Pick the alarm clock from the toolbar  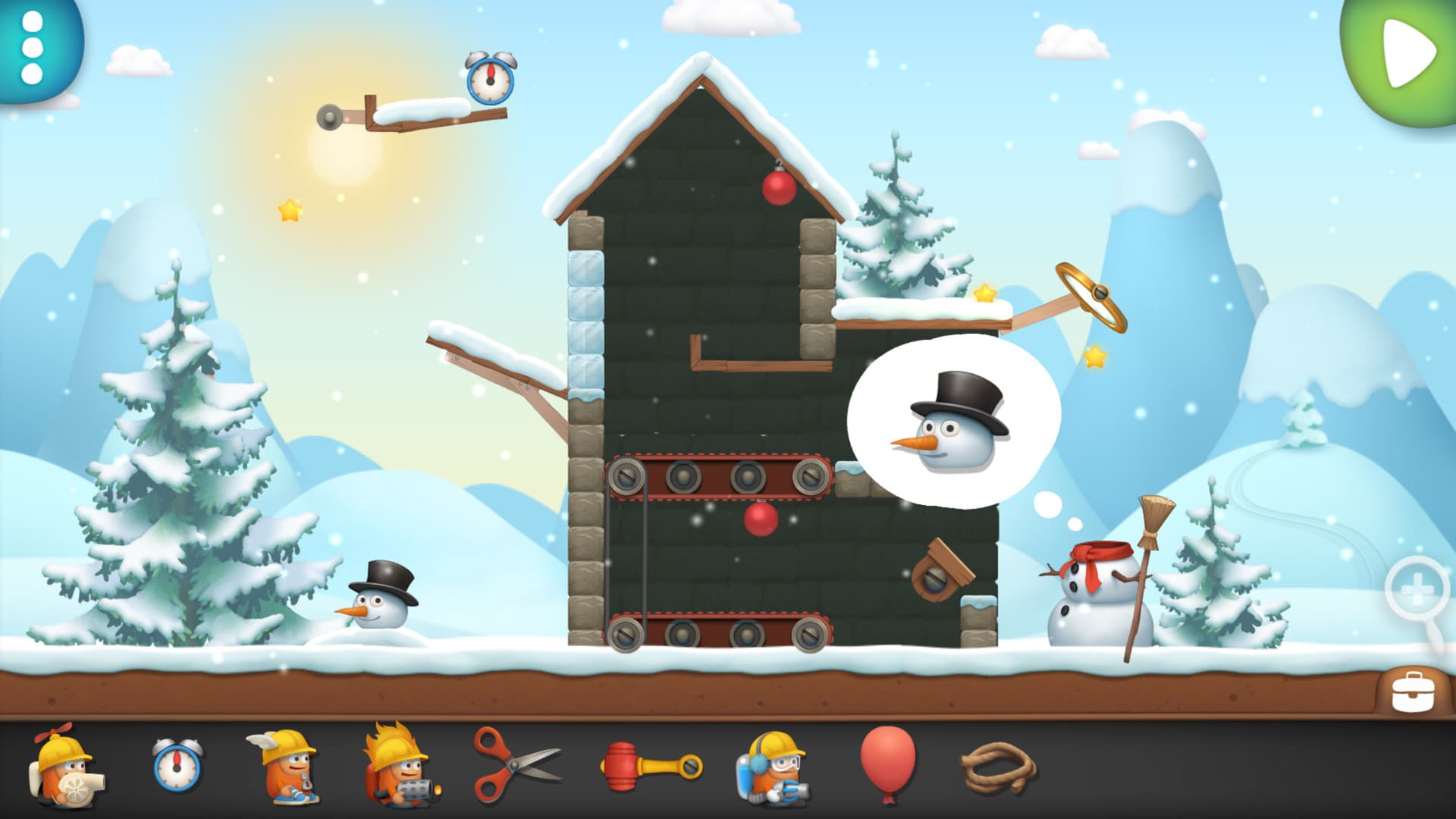[177, 766]
